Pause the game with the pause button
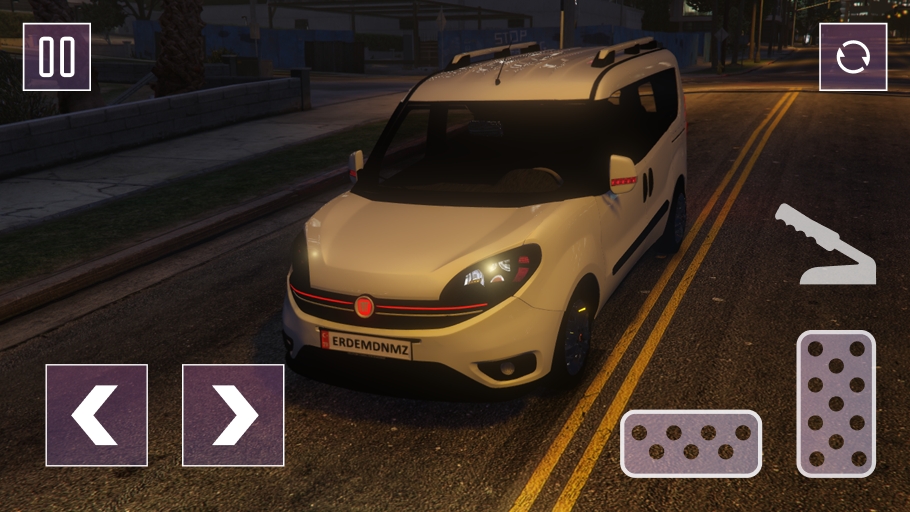910x512 pixels. coord(57,57)
